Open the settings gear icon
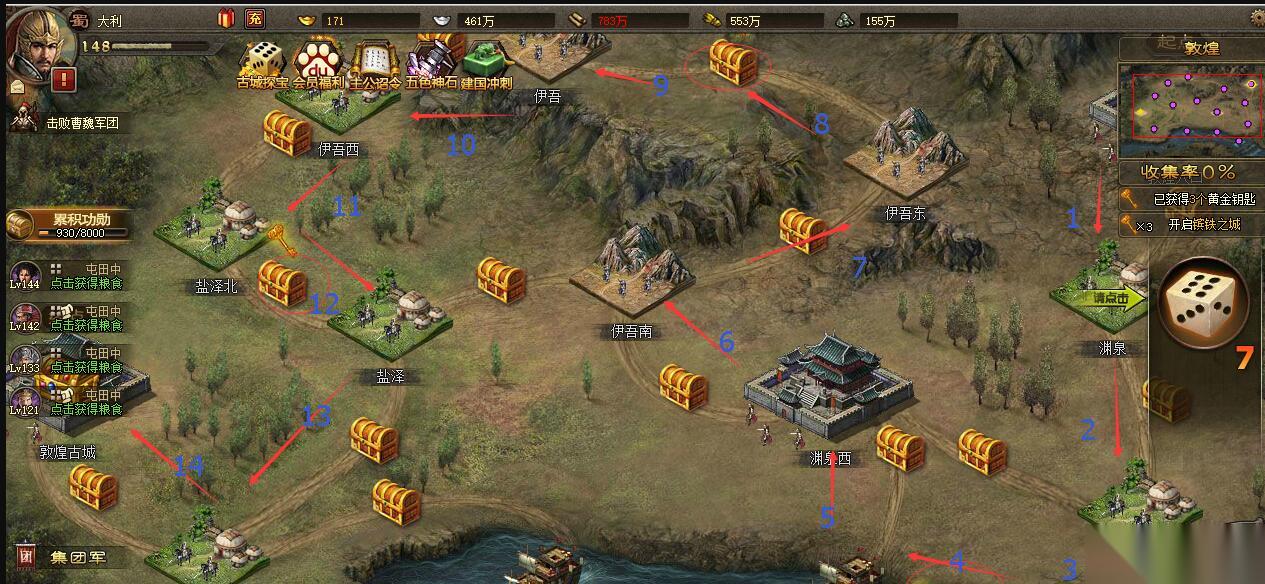Viewport: 1265px width, 584px height. (x=1257, y=17)
